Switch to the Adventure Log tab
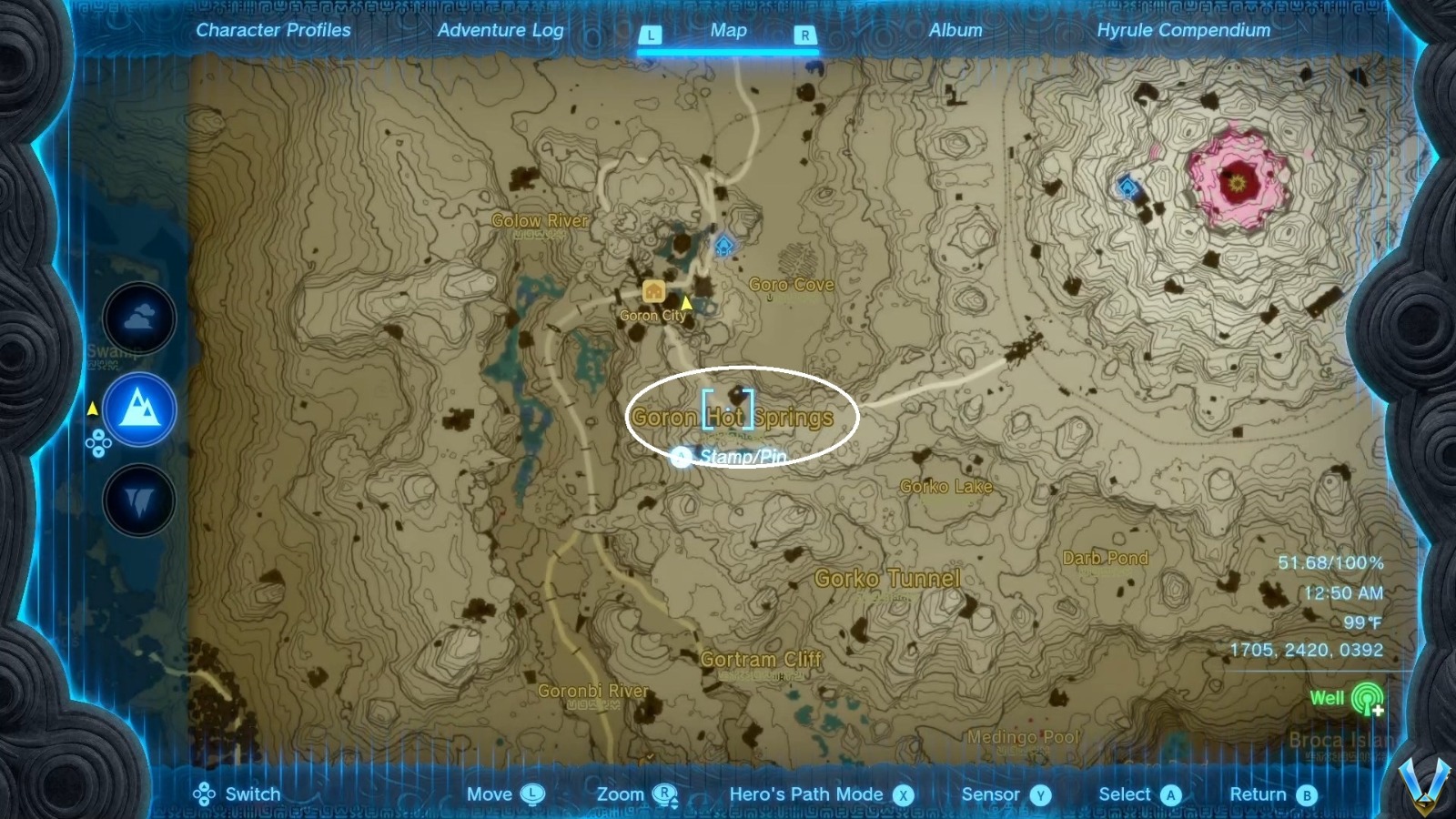 click(x=501, y=30)
